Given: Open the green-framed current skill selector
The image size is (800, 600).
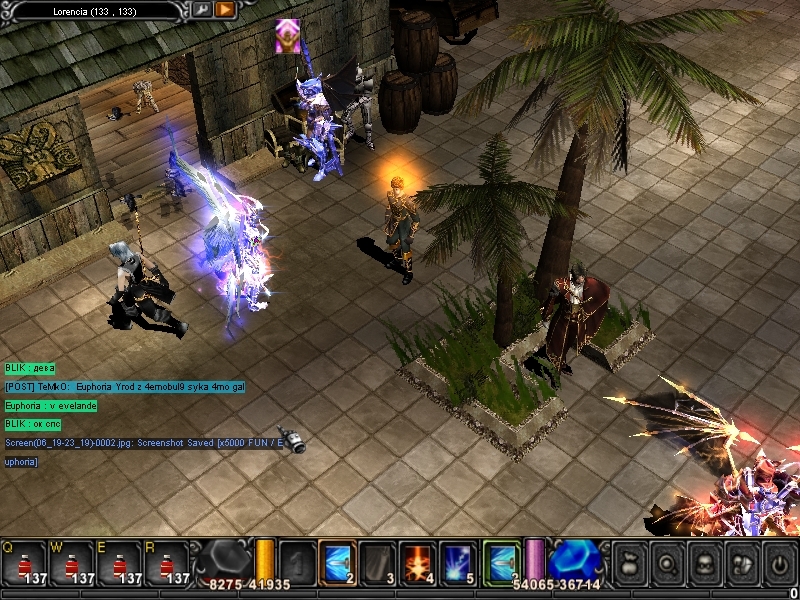Looking at the screenshot, I should tap(502, 562).
